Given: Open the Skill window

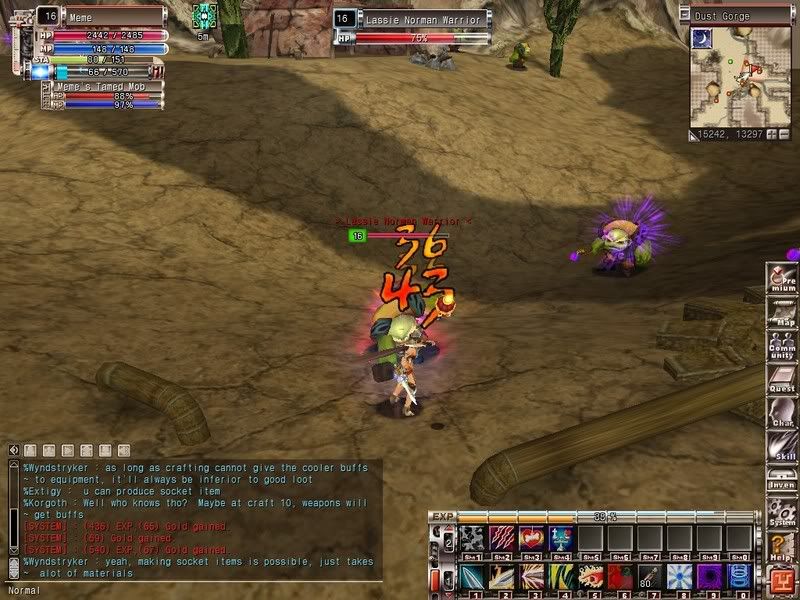Looking at the screenshot, I should (782, 447).
